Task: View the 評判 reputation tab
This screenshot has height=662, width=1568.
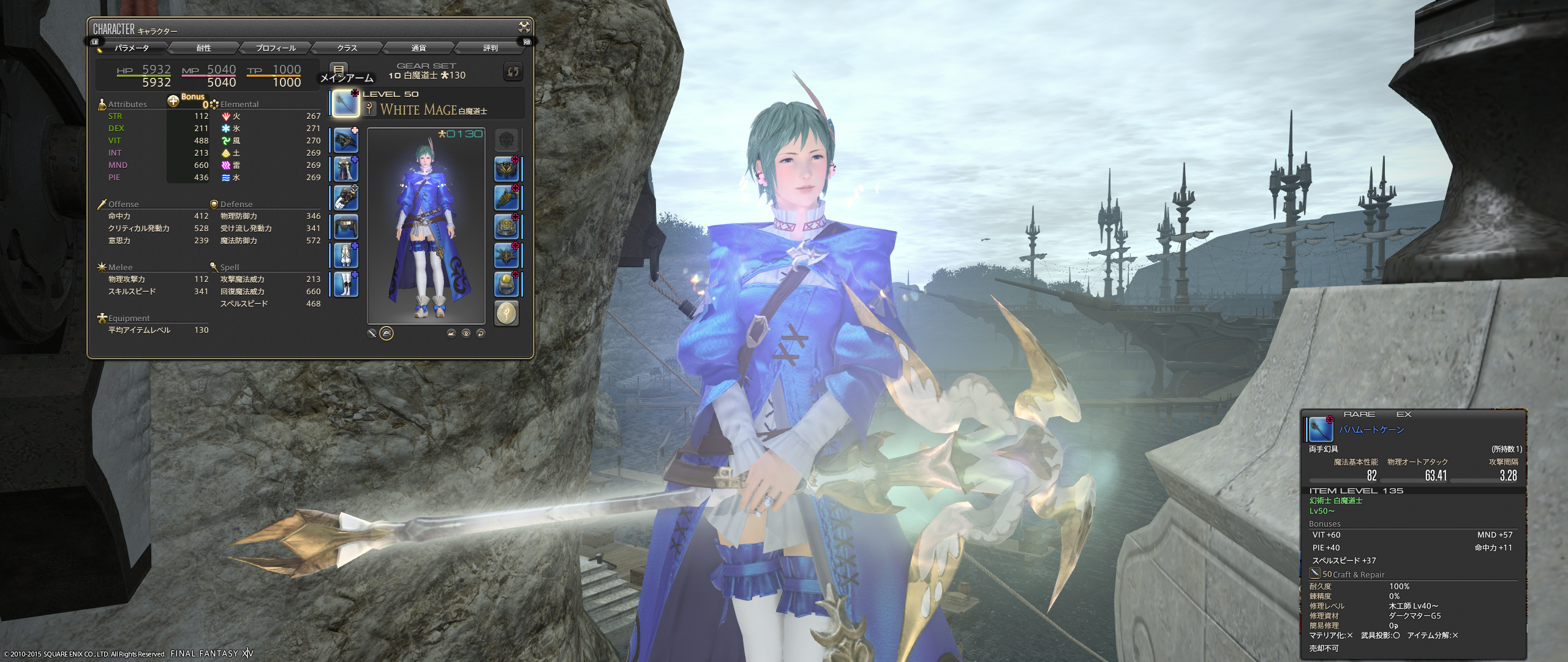Action: click(x=490, y=48)
